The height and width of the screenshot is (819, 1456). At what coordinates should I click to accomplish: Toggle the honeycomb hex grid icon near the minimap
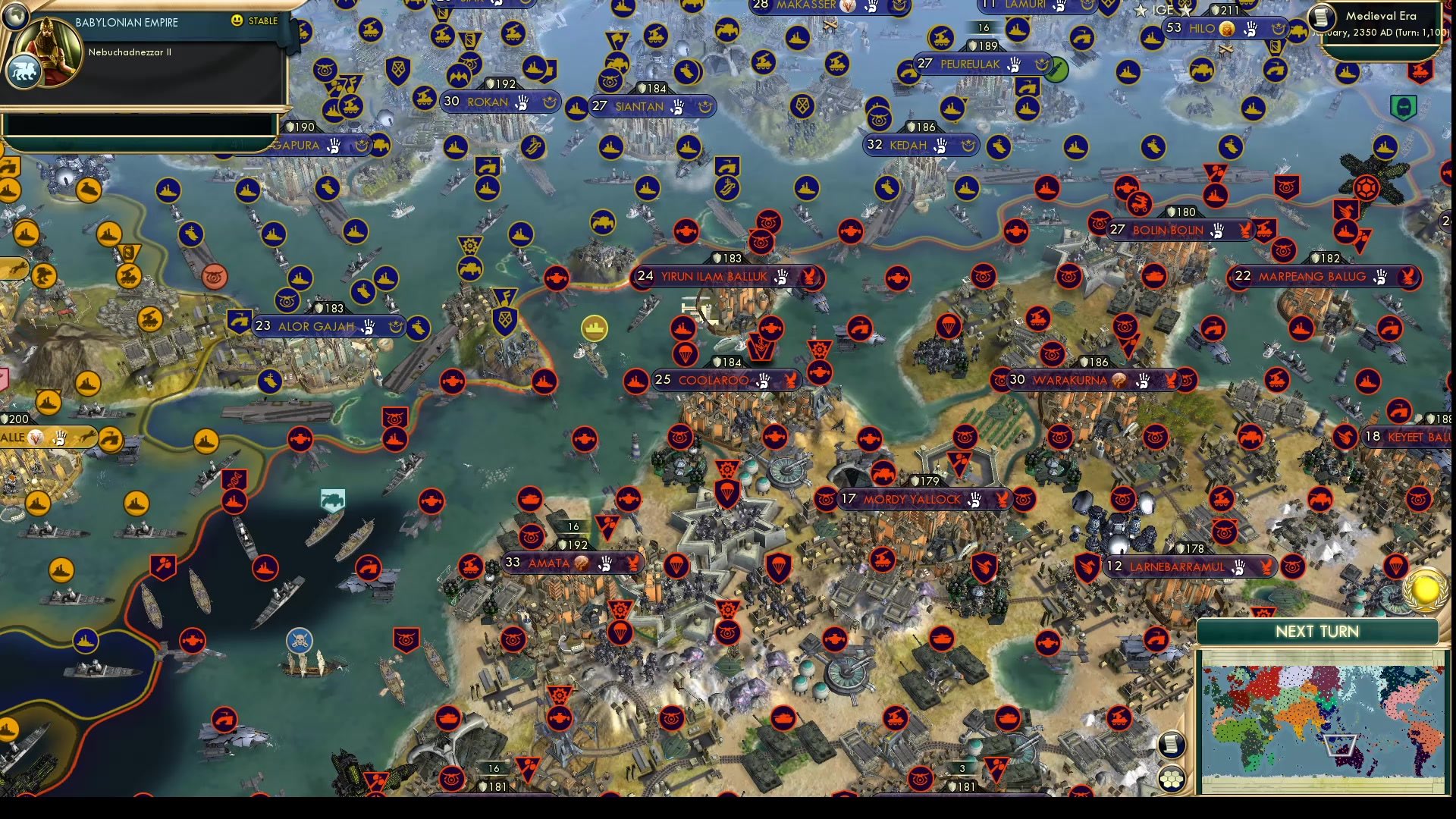[1172, 778]
